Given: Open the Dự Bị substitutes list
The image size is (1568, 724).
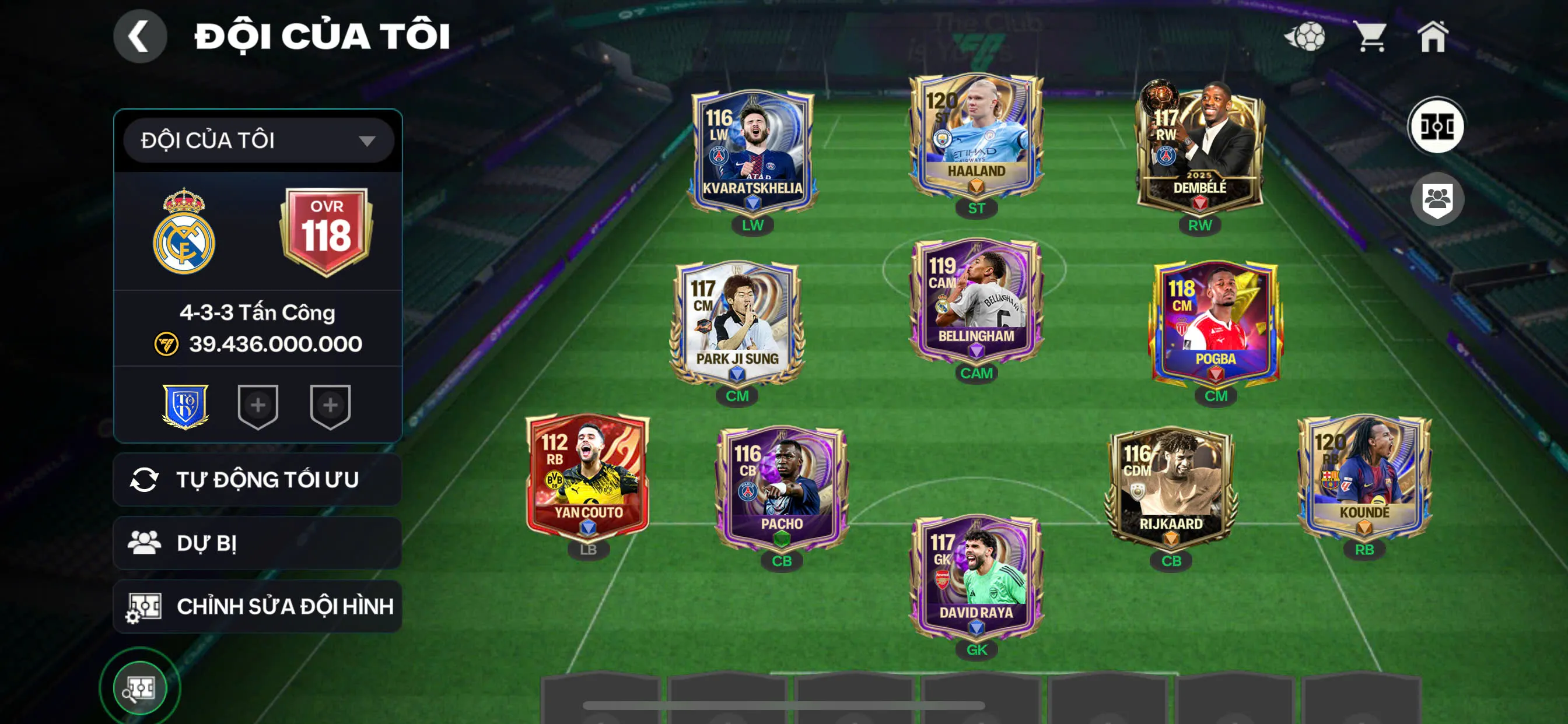Looking at the screenshot, I should click(257, 543).
